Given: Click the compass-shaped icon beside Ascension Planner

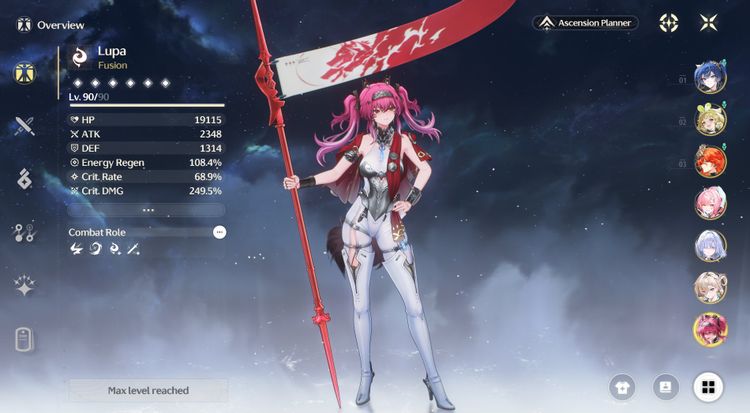Looking at the screenshot, I should [x=669, y=22].
